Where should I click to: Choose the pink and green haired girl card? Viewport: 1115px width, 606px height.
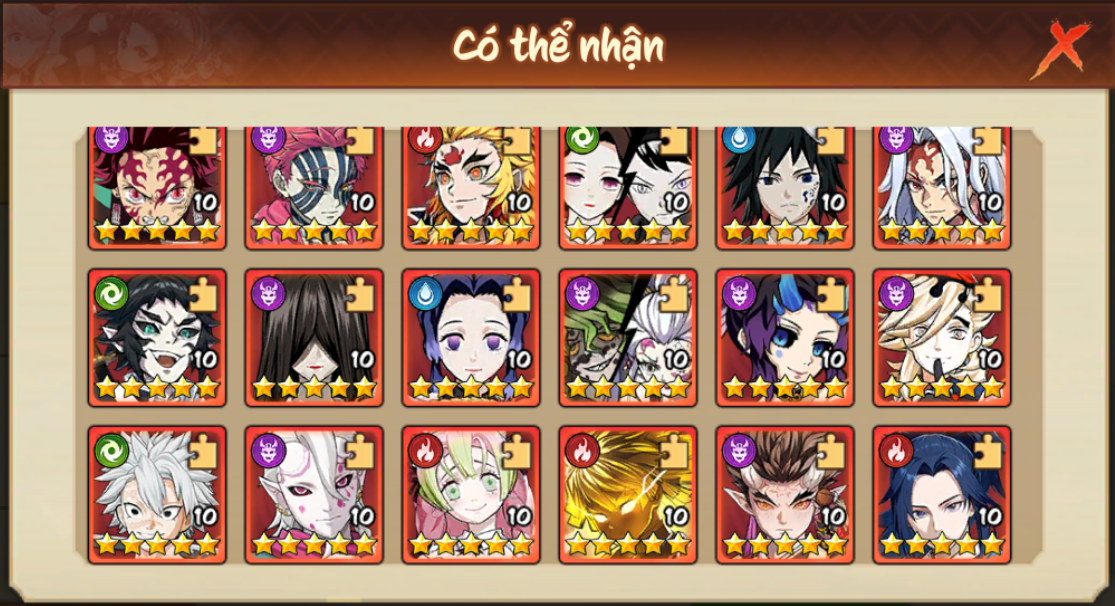(x=471, y=495)
